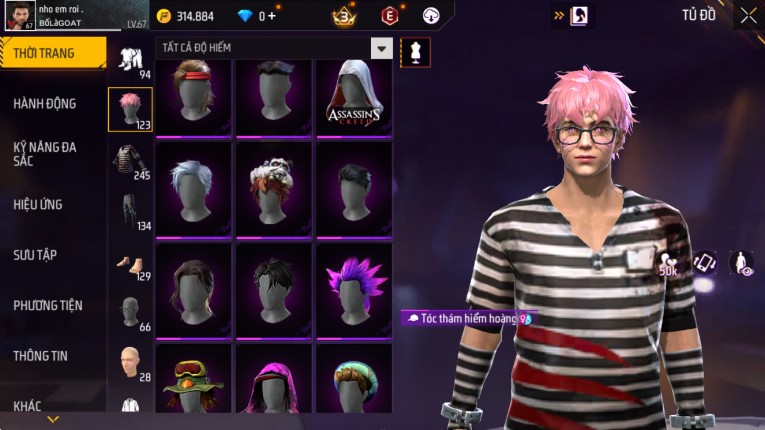Go to Sưu Tập tab
765x430 pixels.
[36, 255]
